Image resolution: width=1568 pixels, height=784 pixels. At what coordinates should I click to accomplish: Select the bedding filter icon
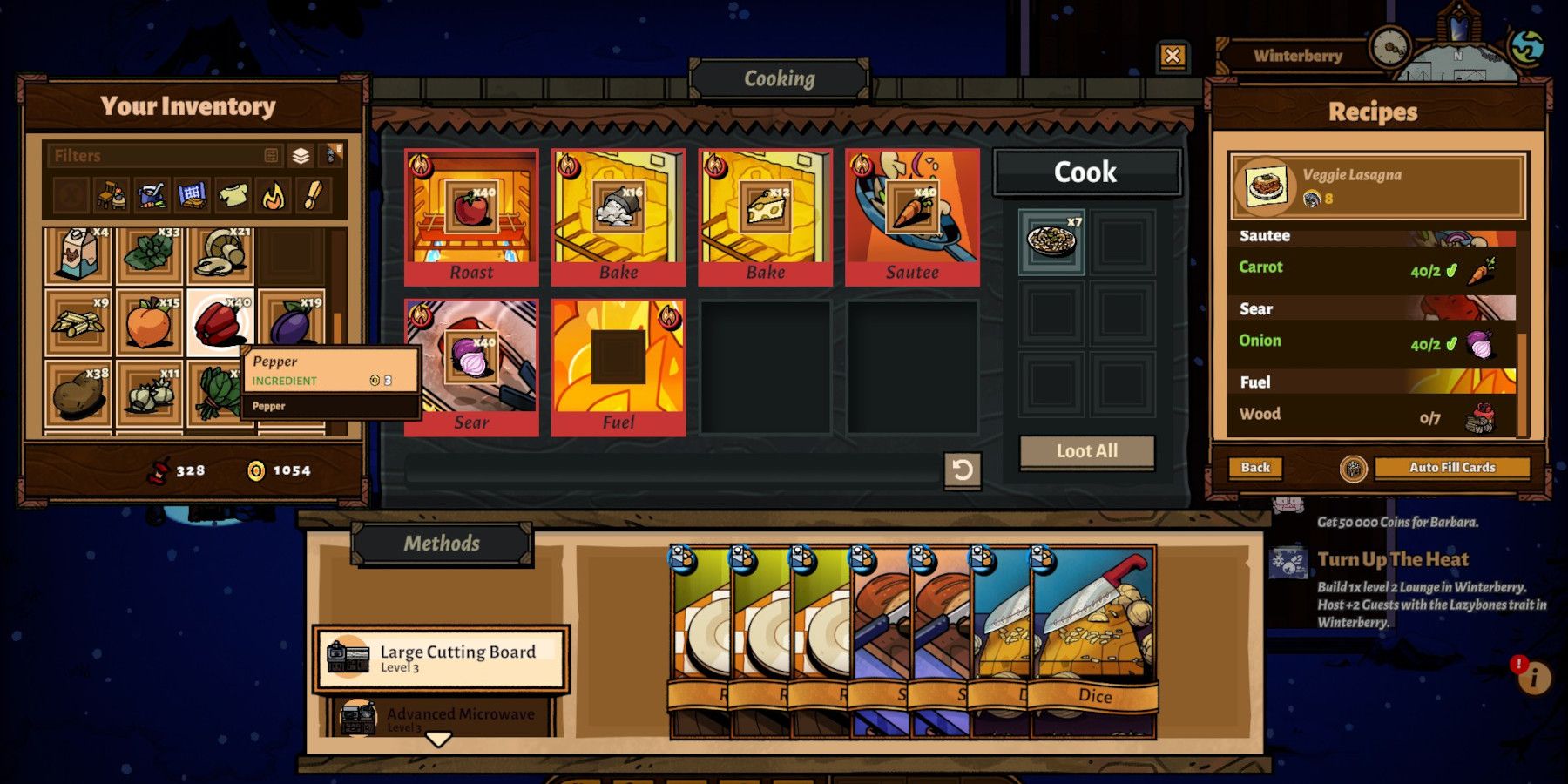tap(192, 196)
